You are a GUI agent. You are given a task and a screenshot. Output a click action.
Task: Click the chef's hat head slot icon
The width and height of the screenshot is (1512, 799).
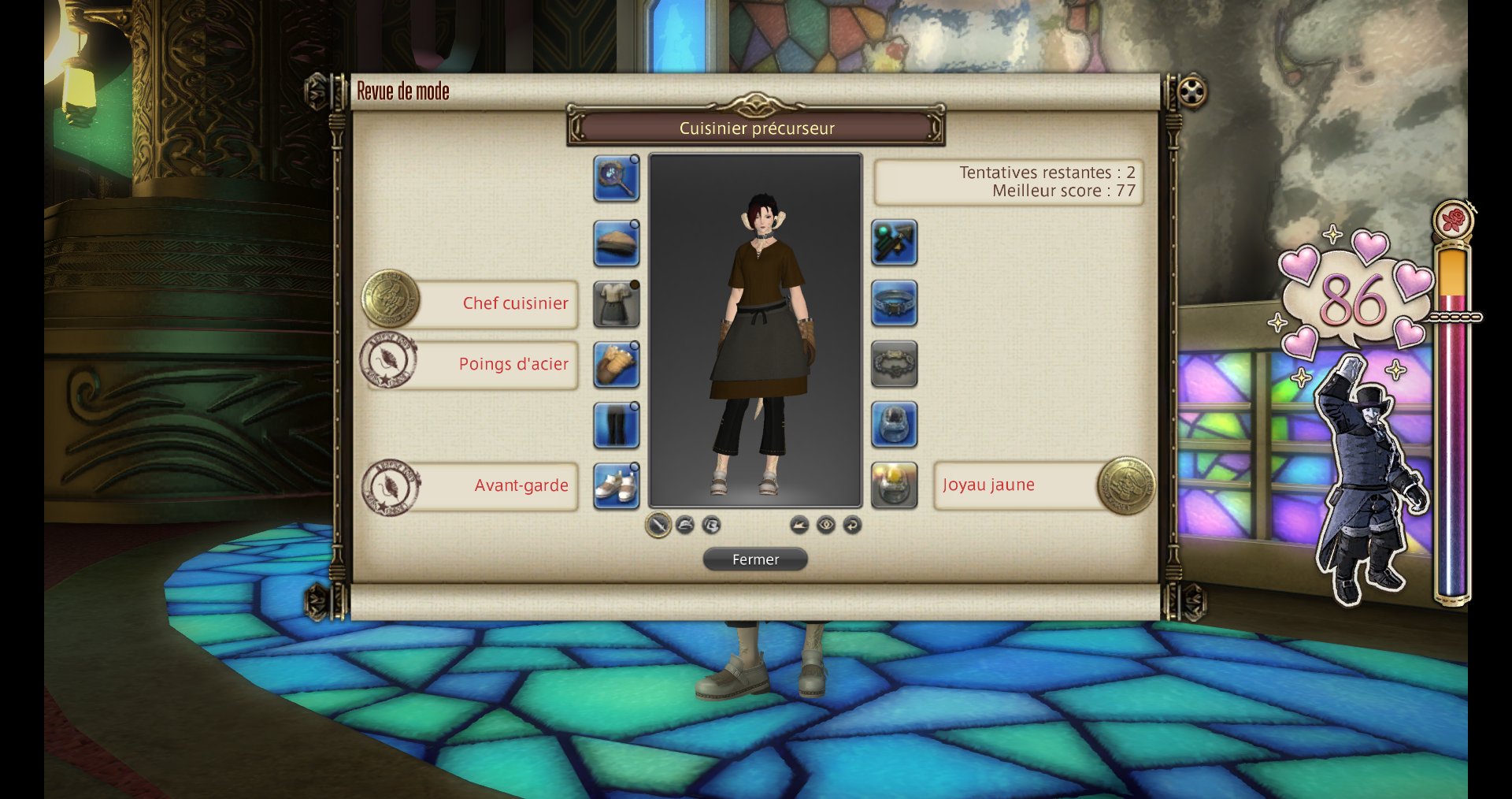[x=617, y=243]
